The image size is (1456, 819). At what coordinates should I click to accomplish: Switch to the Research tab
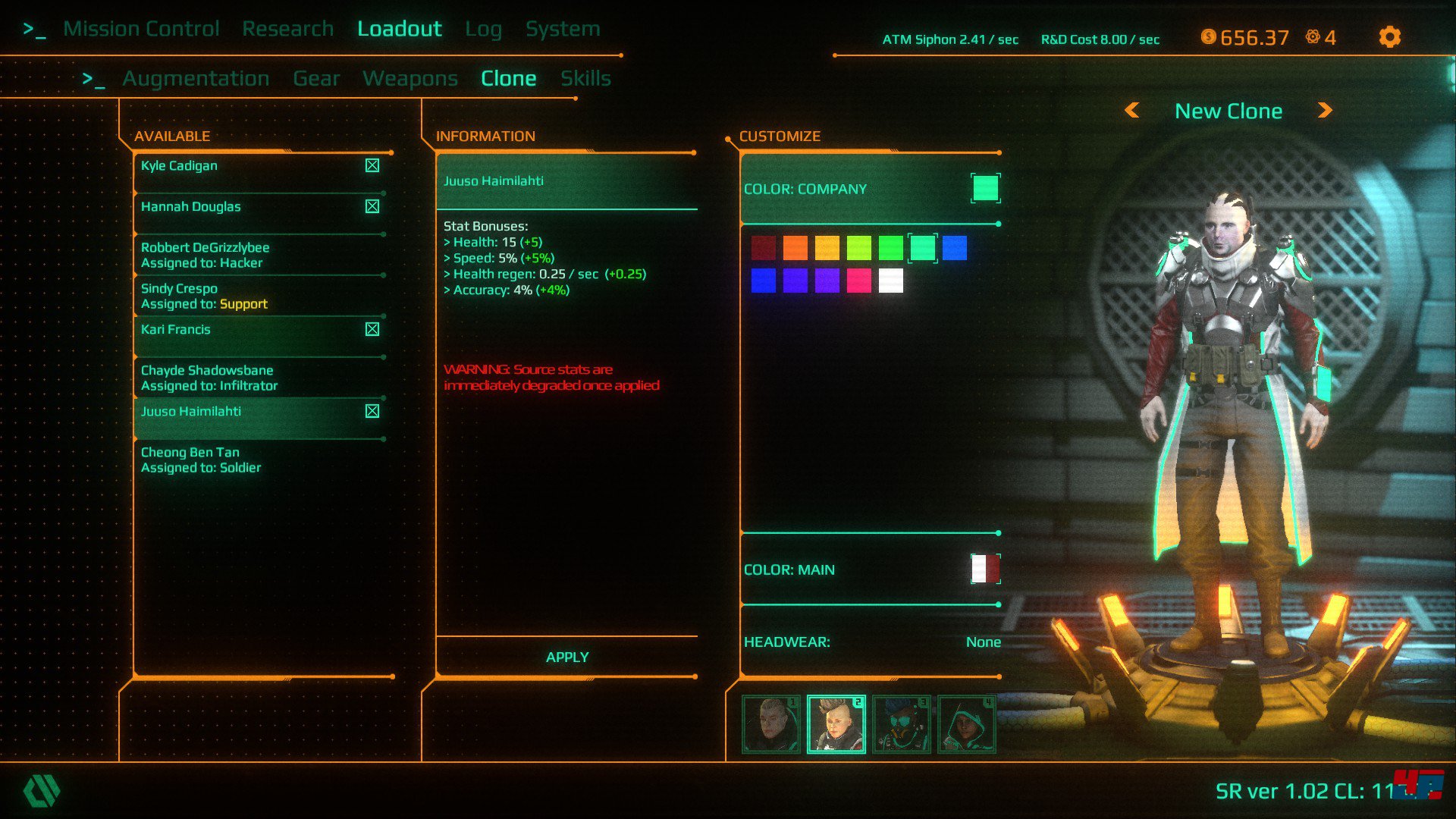[287, 29]
